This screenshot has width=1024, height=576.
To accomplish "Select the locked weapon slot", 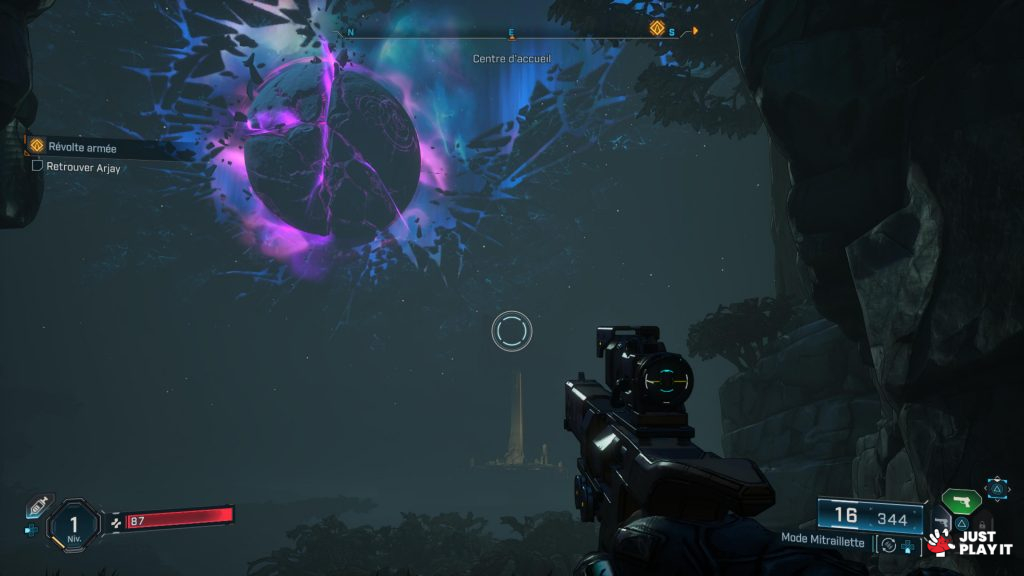I will 982,523.
